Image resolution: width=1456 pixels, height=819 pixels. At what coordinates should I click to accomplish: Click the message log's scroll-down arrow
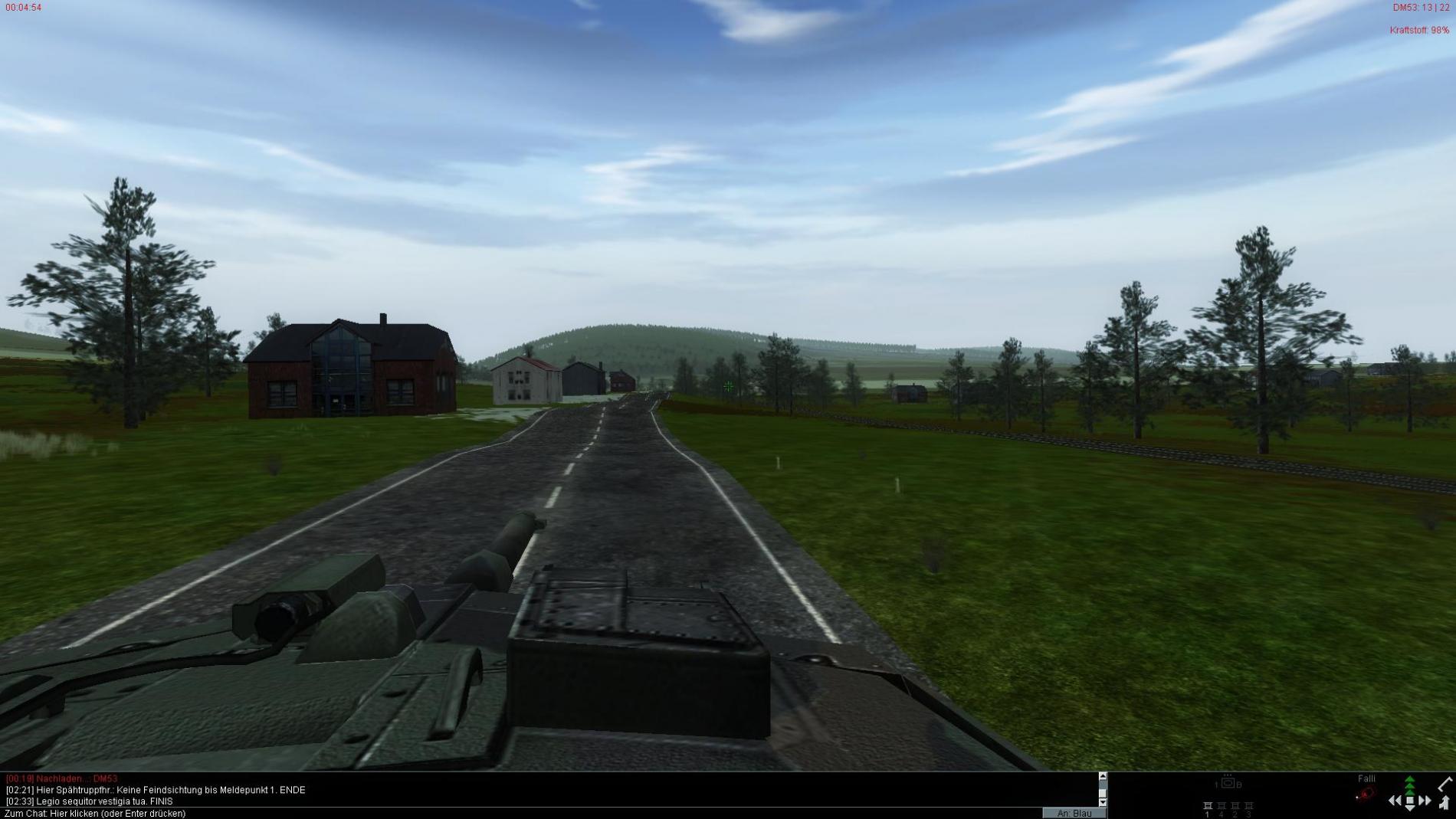[1103, 802]
